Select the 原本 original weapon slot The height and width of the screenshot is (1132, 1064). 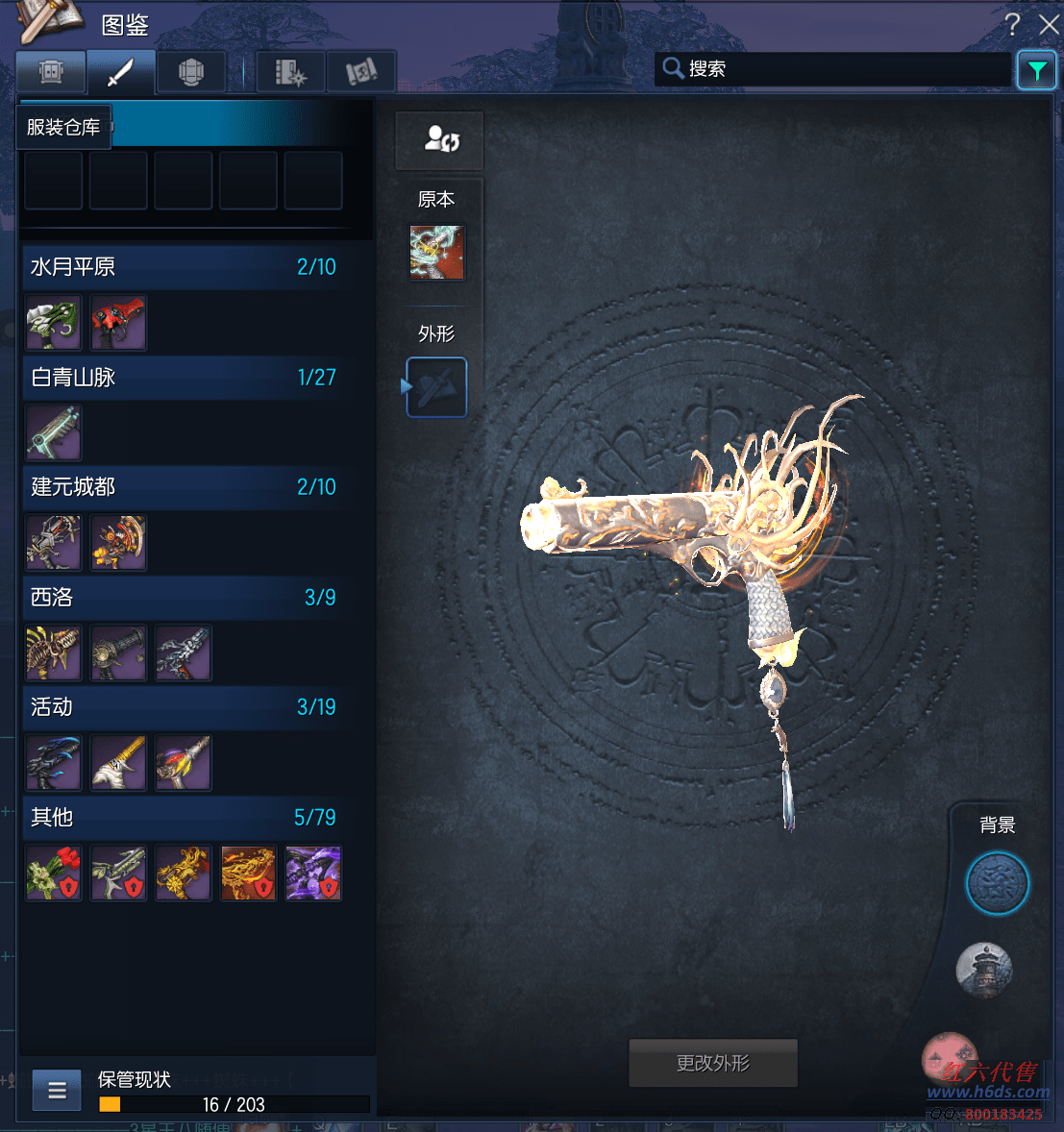pos(437,253)
